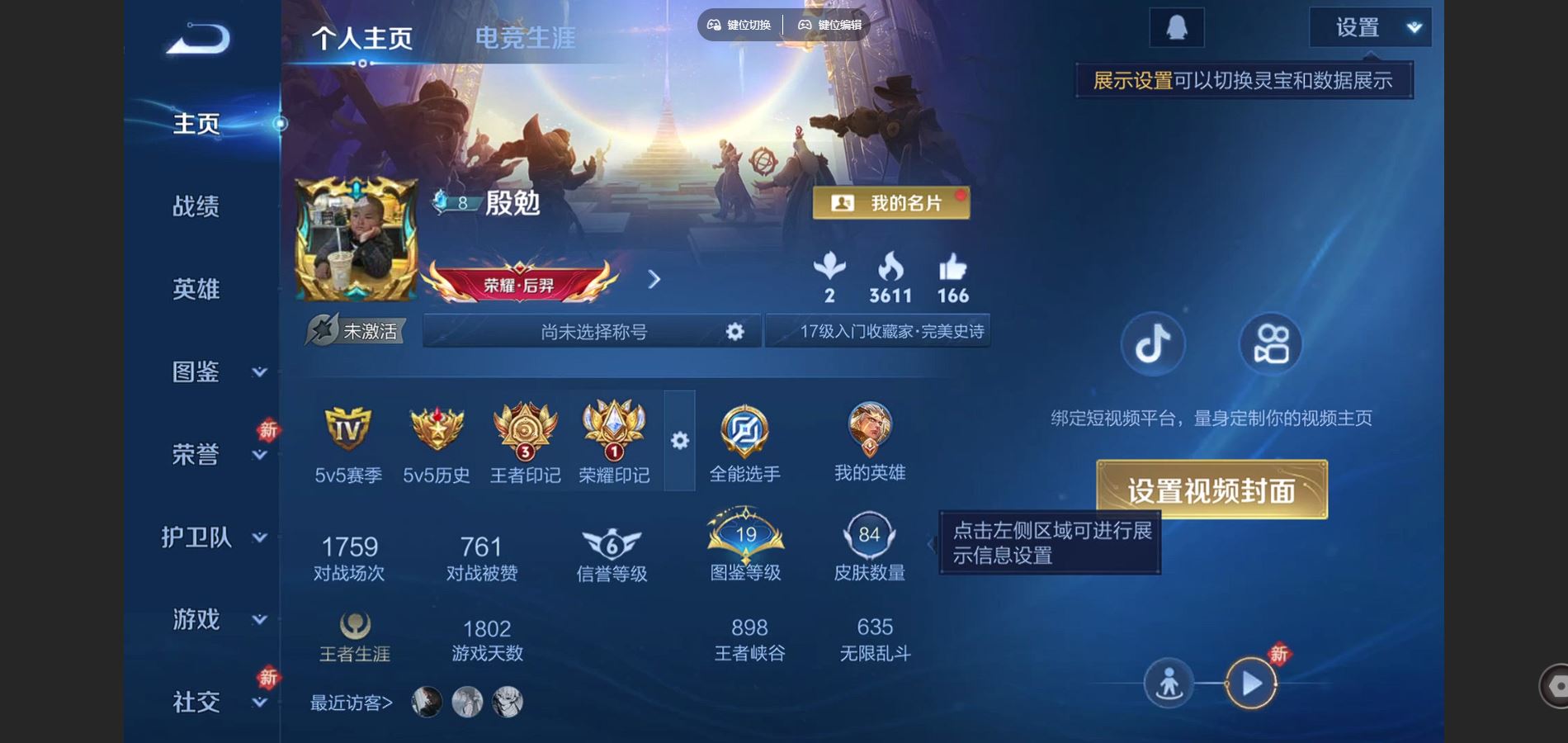Click the Honor of Kings logo
The width and height of the screenshot is (1568, 743).
point(198,37)
